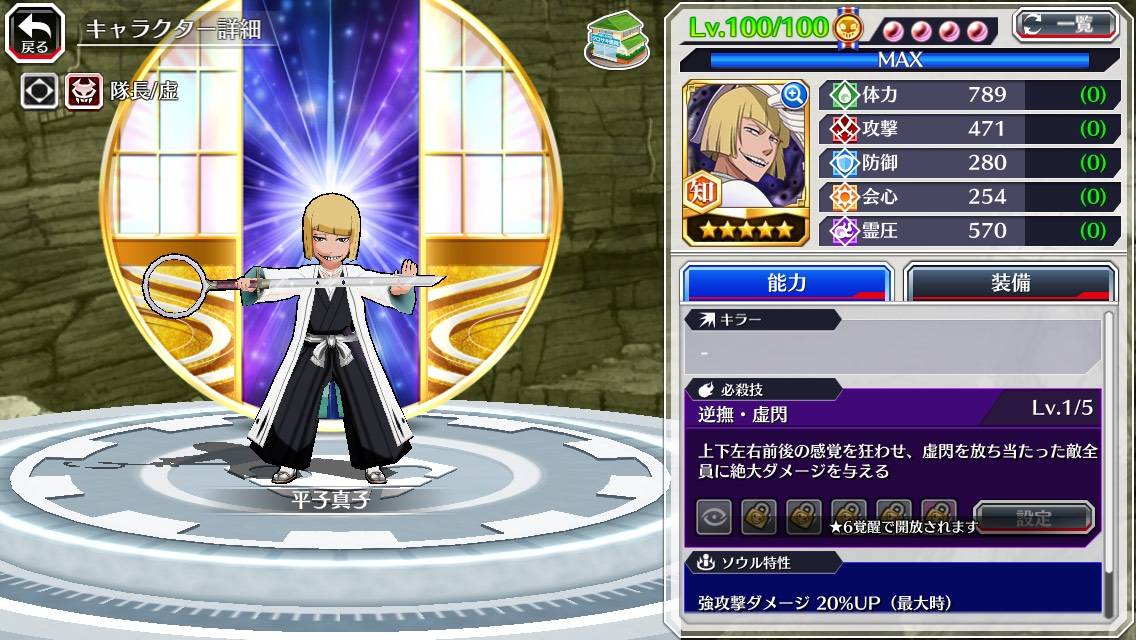Click the square frame view icon
Viewport: 1136px width, 640px height.
pyautogui.click(x=40, y=92)
